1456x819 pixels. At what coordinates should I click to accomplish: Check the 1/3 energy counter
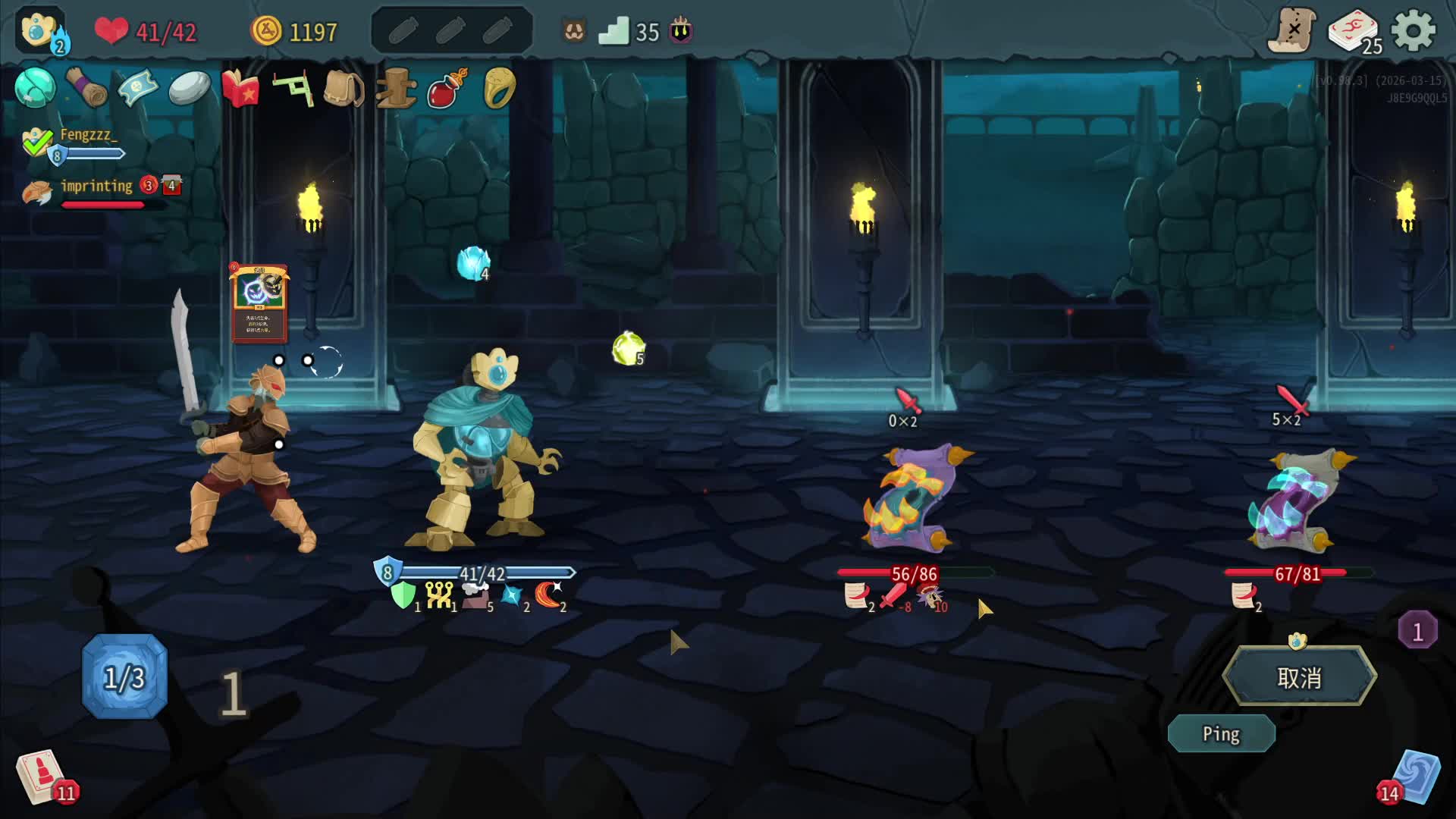tap(124, 677)
